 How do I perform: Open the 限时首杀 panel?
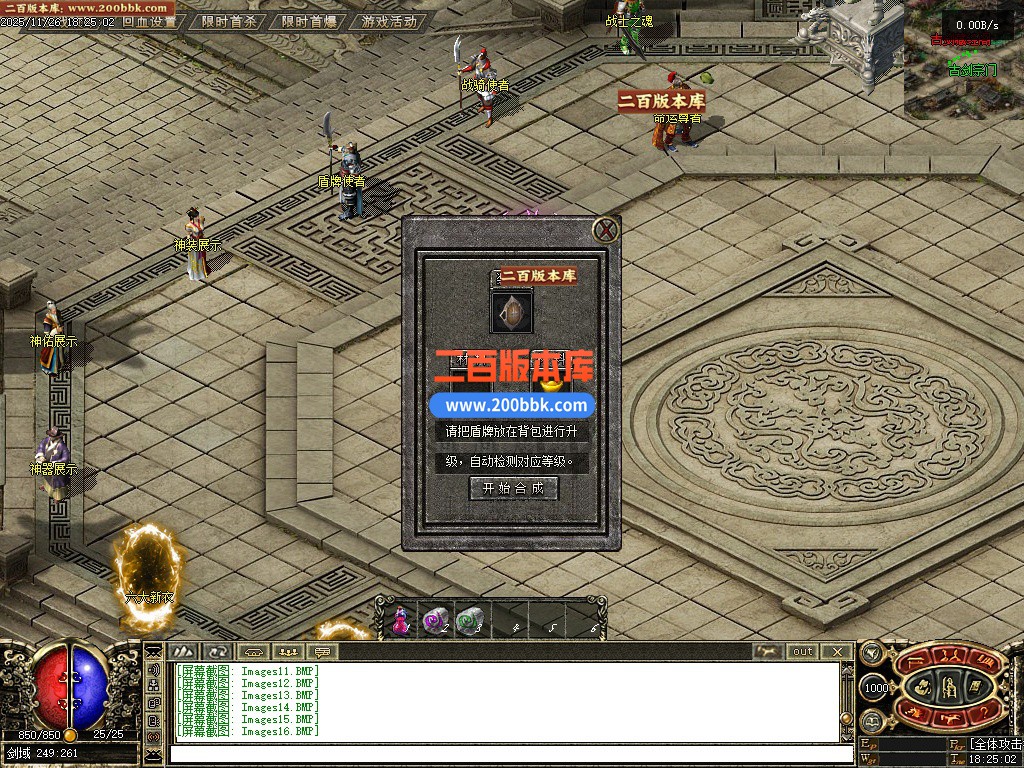pyautogui.click(x=230, y=21)
